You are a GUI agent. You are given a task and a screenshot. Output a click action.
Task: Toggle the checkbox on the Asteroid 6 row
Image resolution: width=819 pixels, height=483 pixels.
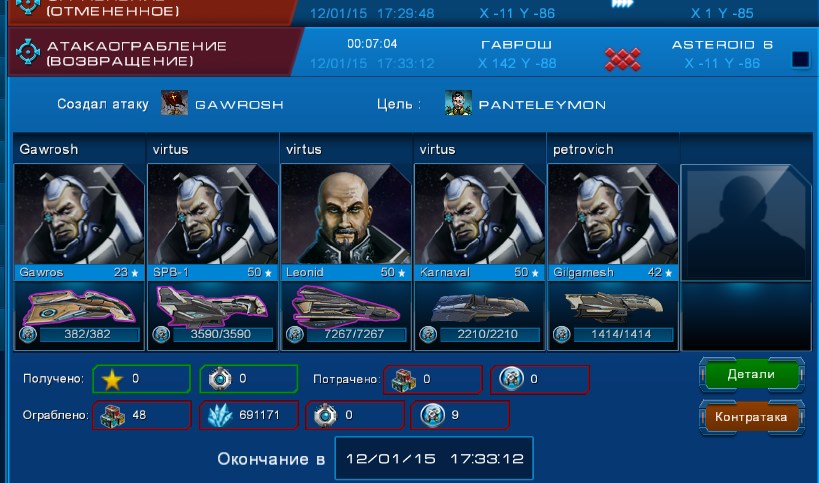pyautogui.click(x=800, y=59)
